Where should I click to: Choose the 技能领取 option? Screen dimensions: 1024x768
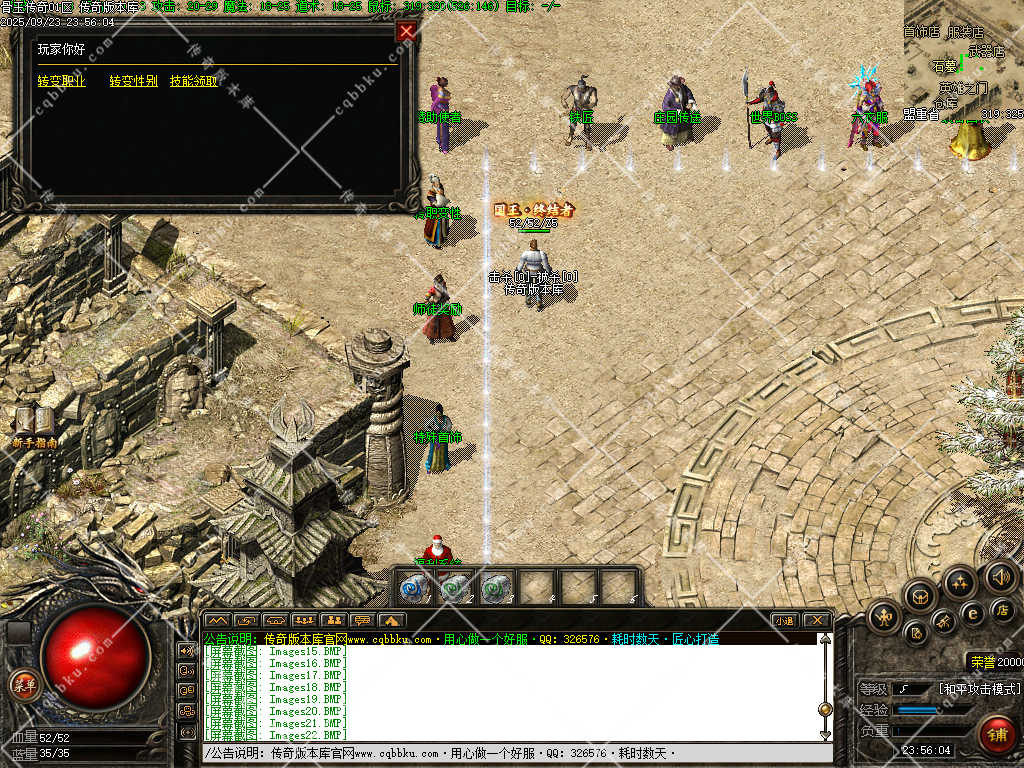pos(193,81)
